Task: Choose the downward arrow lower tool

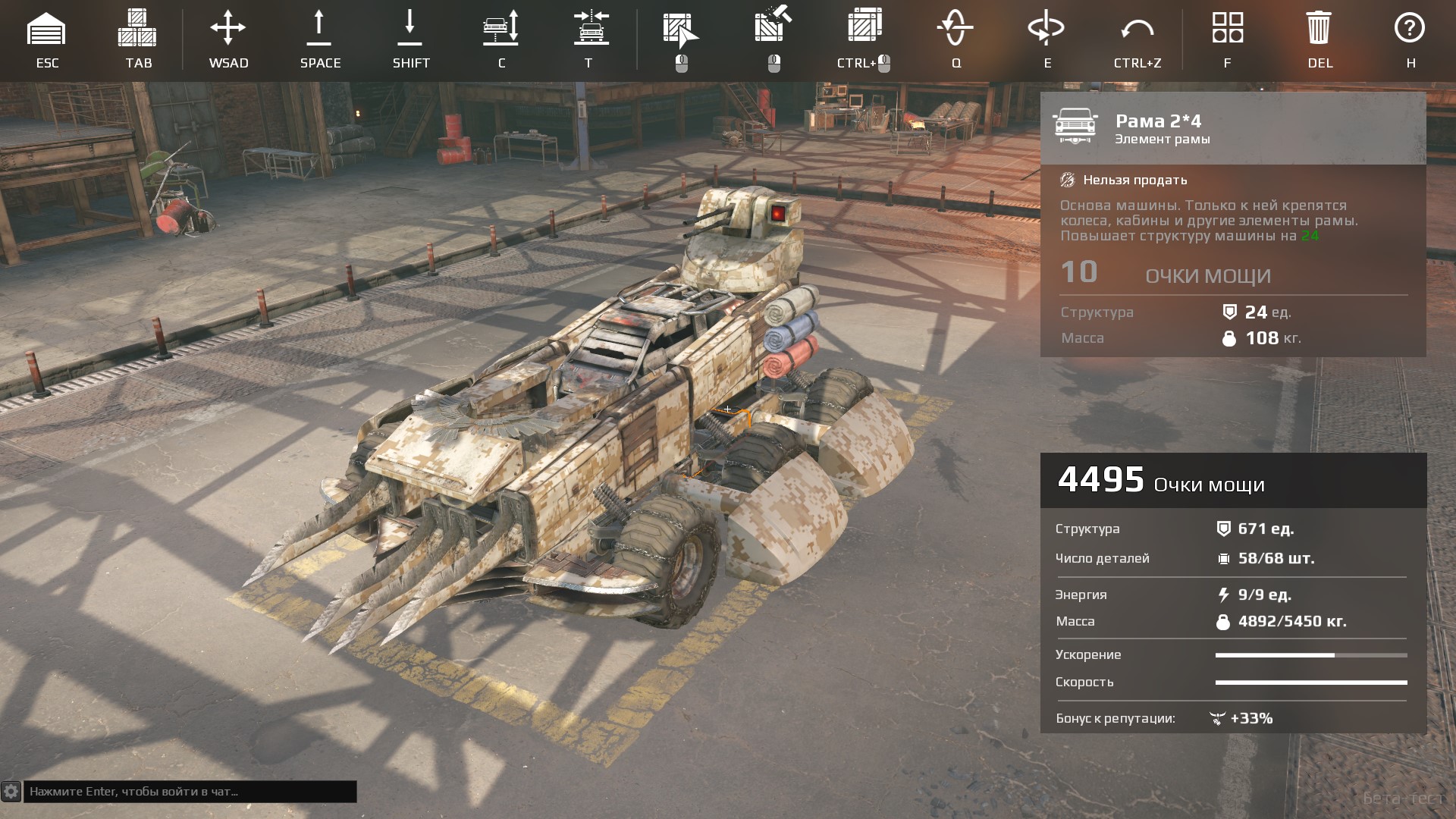Action: 409,29
